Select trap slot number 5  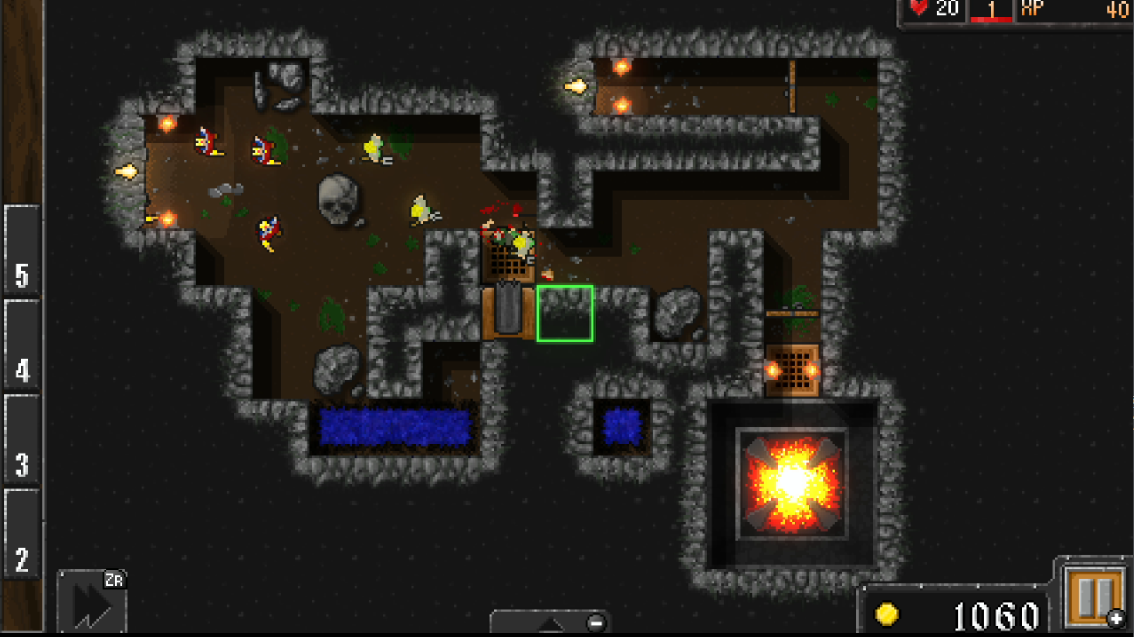pyautogui.click(x=22, y=251)
